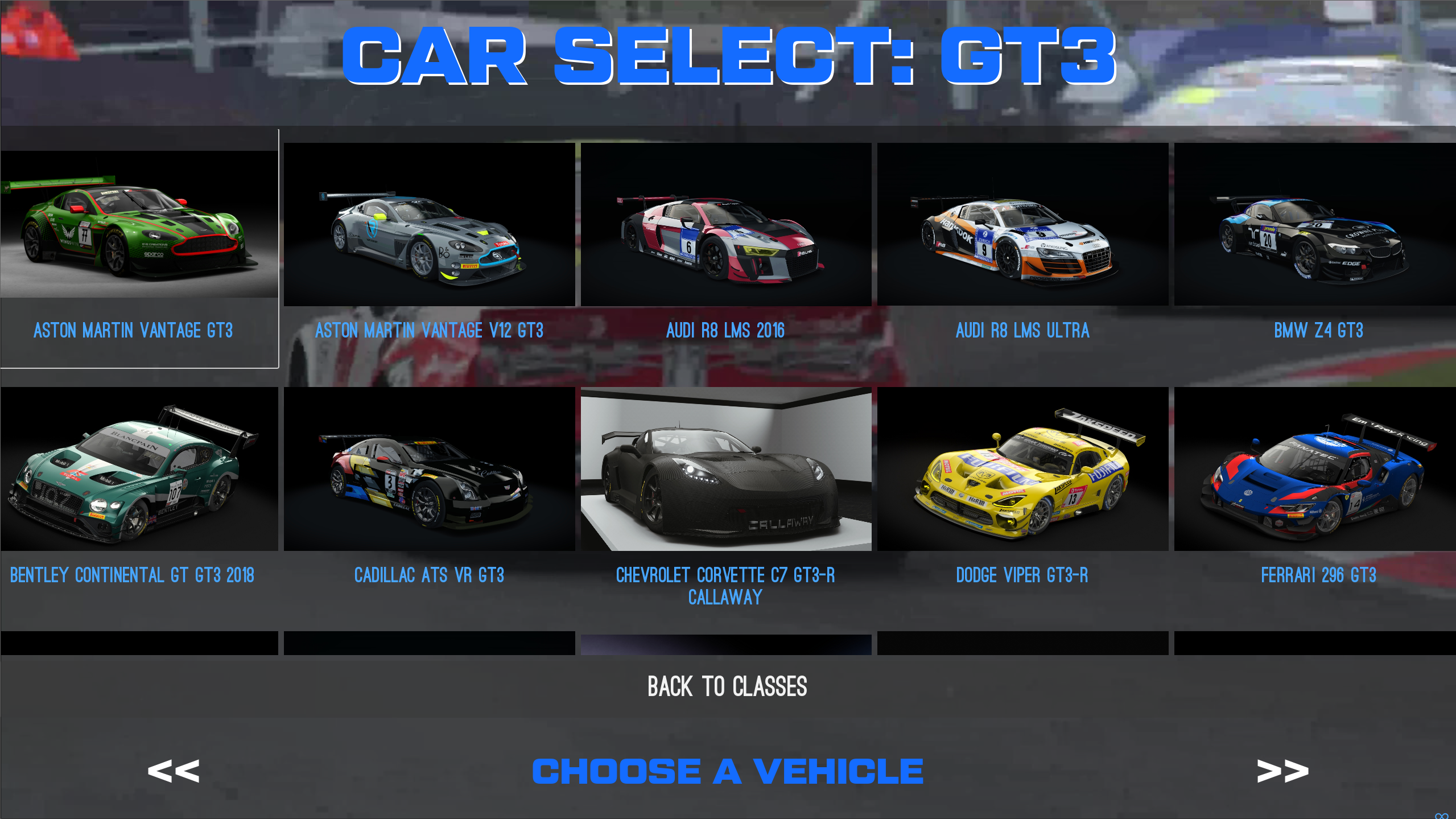This screenshot has height=819, width=1456.
Task: Select the Cadillac ATS VR GT3 car
Action: [430, 471]
